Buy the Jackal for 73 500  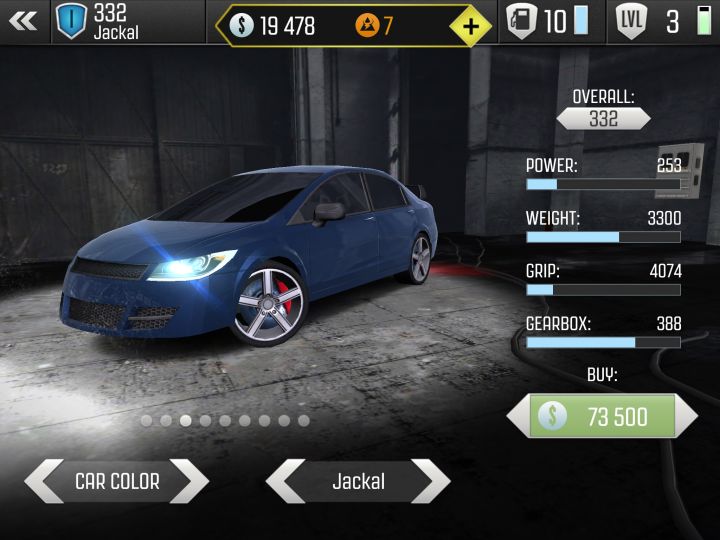click(x=601, y=416)
